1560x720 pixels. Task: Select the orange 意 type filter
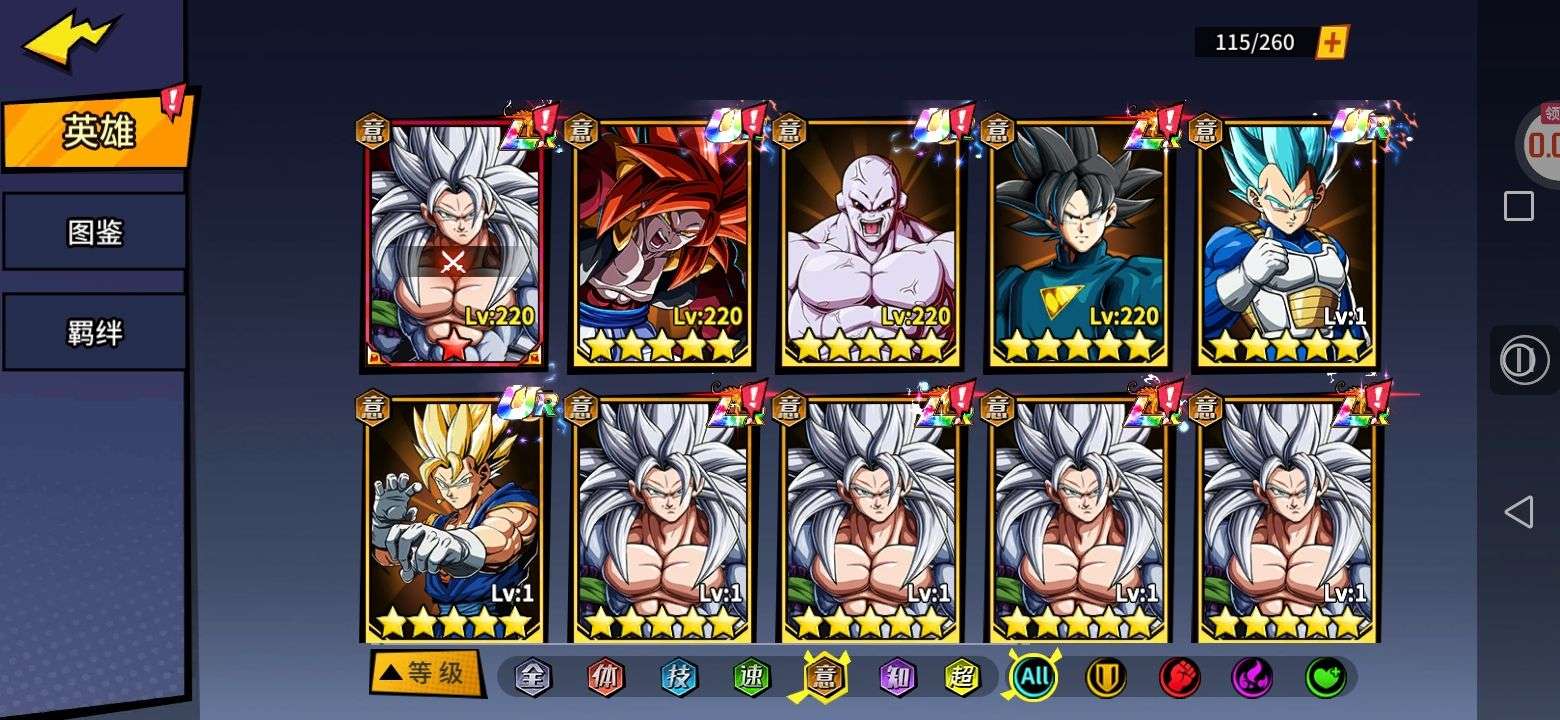(825, 677)
